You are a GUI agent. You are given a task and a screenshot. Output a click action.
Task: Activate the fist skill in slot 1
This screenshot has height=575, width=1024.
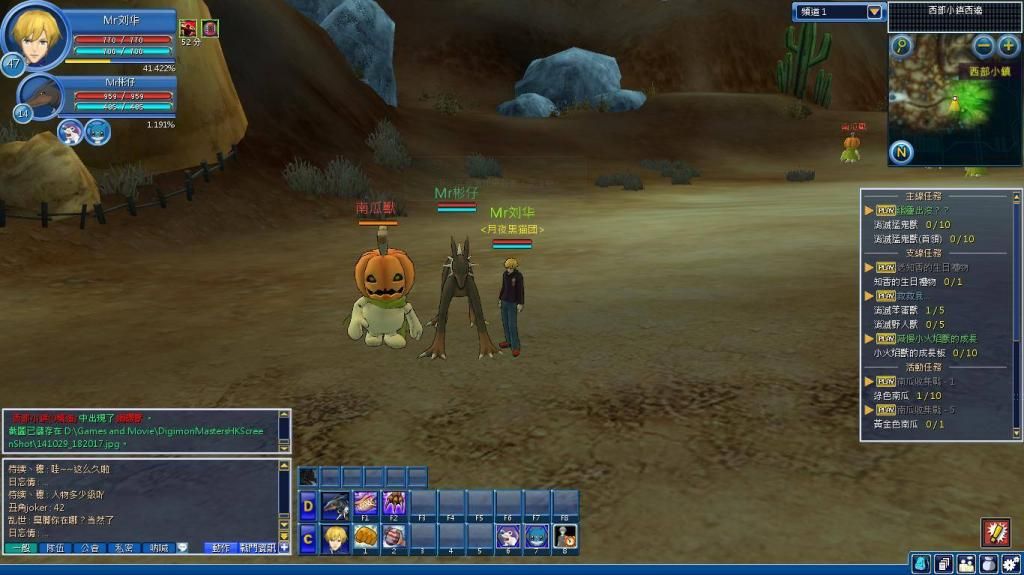[365, 538]
